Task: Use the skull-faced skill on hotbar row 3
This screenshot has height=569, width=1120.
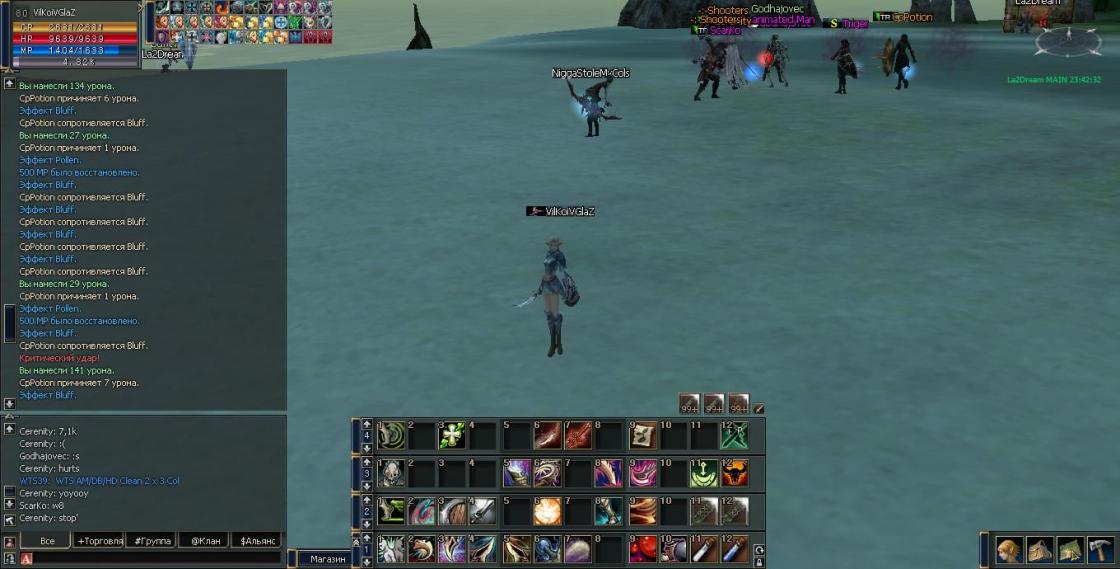Action: 390,473
